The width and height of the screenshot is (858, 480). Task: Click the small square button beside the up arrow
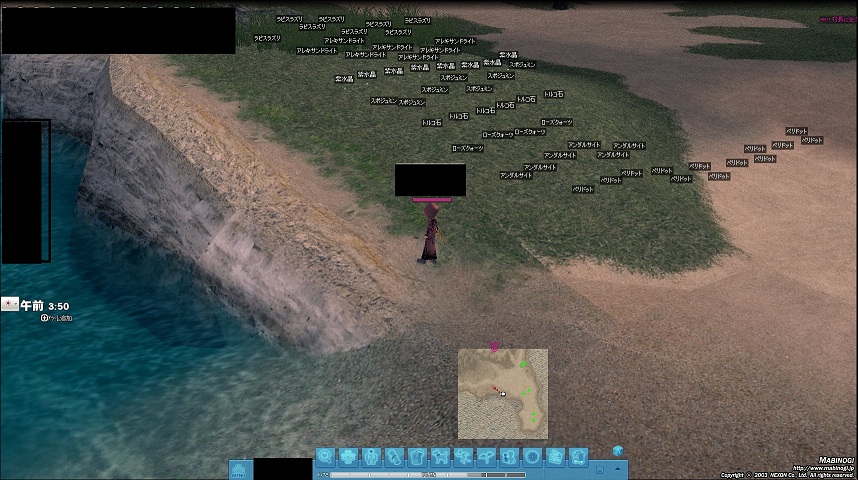click(x=599, y=467)
